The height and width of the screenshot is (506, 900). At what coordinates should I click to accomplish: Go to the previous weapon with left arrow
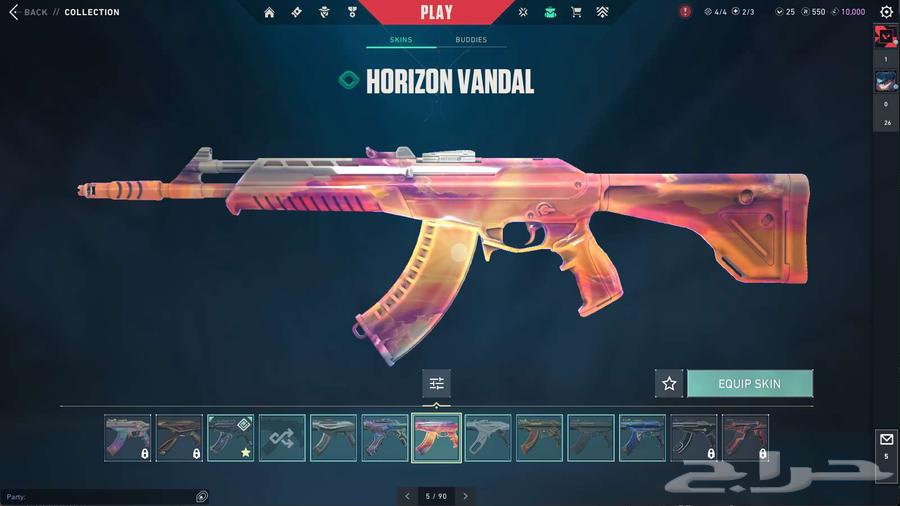click(x=407, y=496)
